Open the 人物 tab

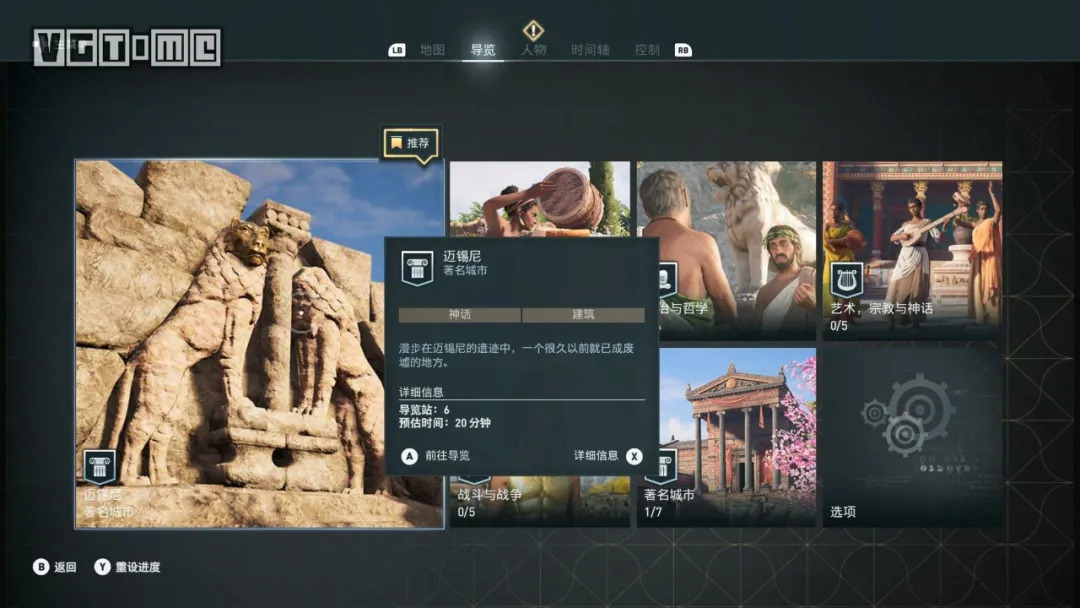pyautogui.click(x=534, y=50)
